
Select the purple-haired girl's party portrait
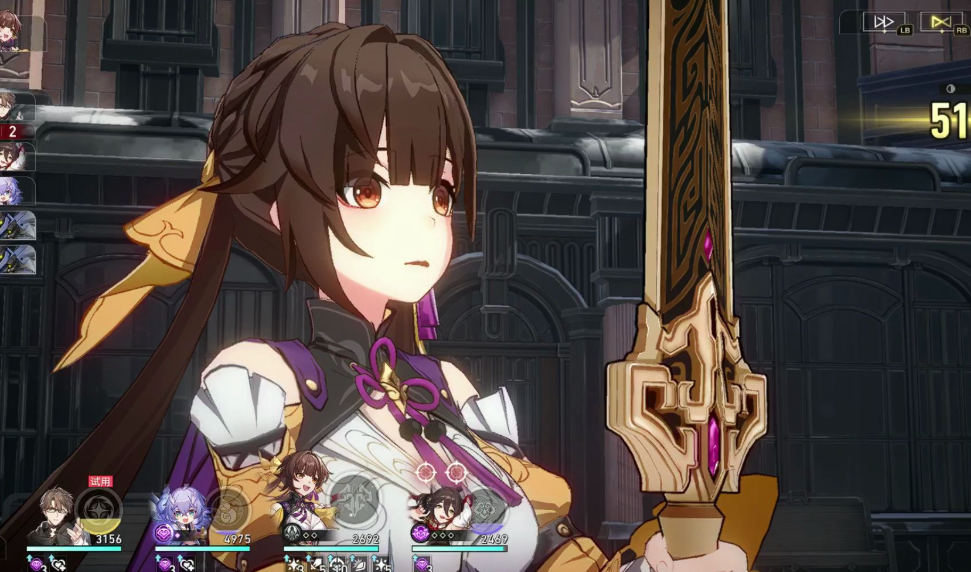point(180,514)
